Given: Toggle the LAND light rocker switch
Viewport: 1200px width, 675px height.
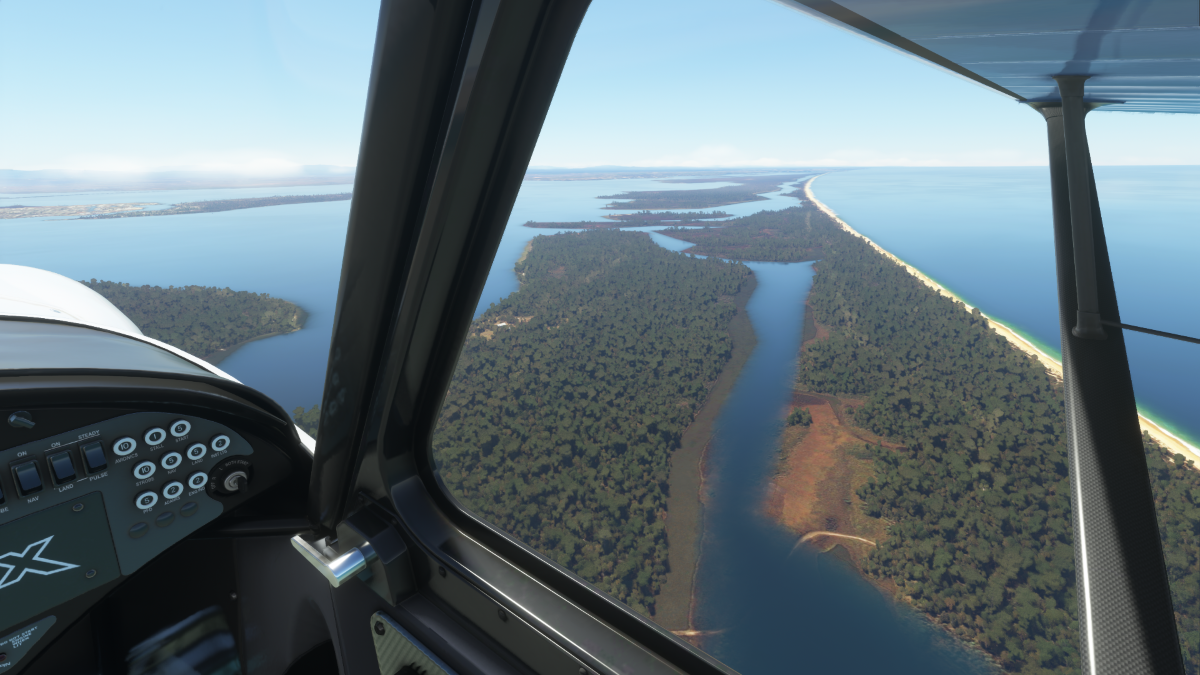Looking at the screenshot, I should (63, 466).
